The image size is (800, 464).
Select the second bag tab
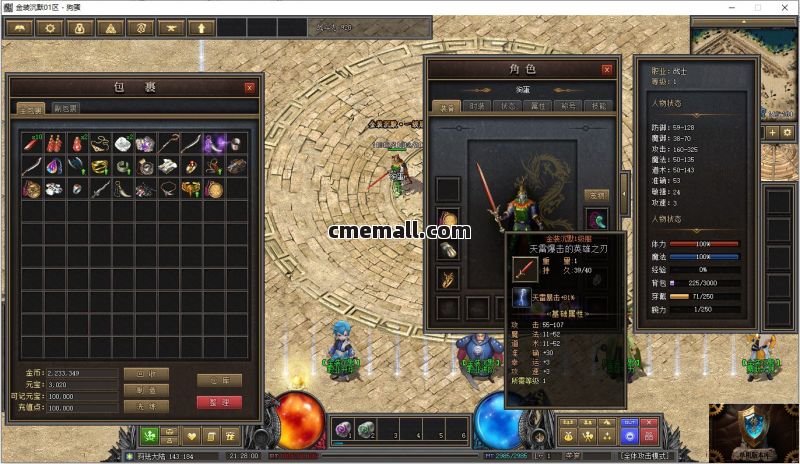pyautogui.click(x=66, y=108)
